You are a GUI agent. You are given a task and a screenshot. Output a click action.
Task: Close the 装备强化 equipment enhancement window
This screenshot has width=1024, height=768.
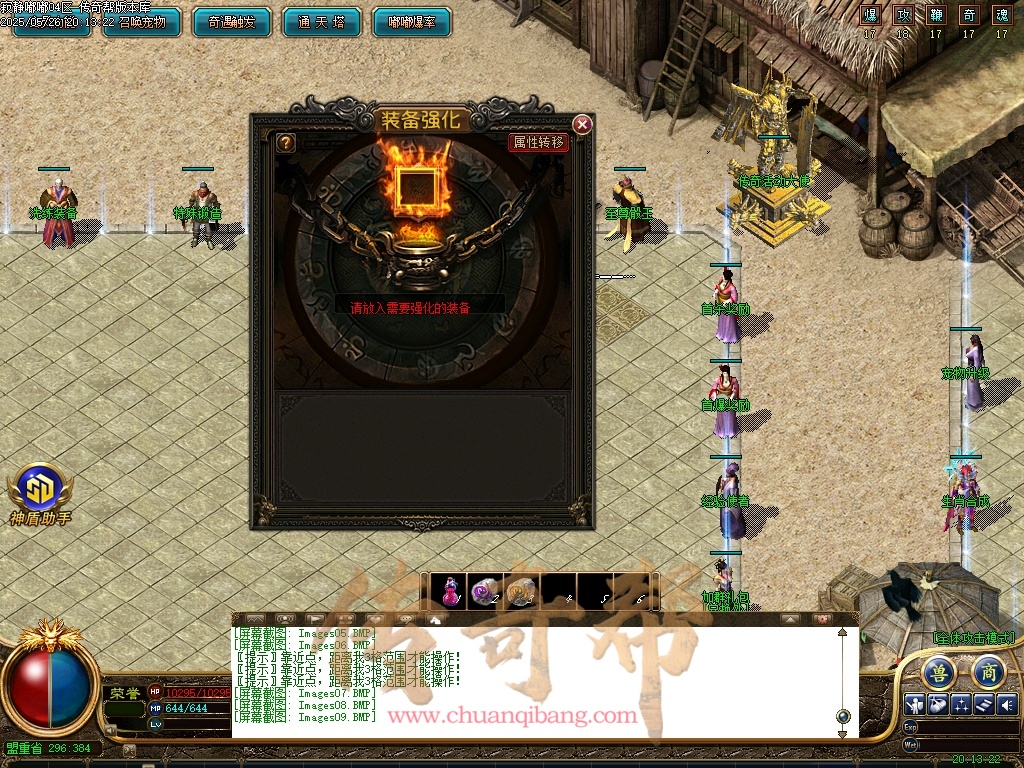tap(582, 125)
